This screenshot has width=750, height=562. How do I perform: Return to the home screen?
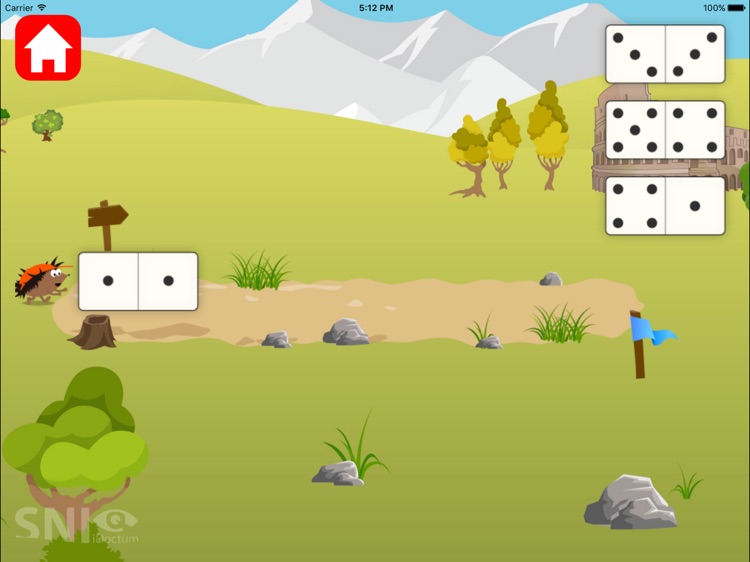pos(47,47)
